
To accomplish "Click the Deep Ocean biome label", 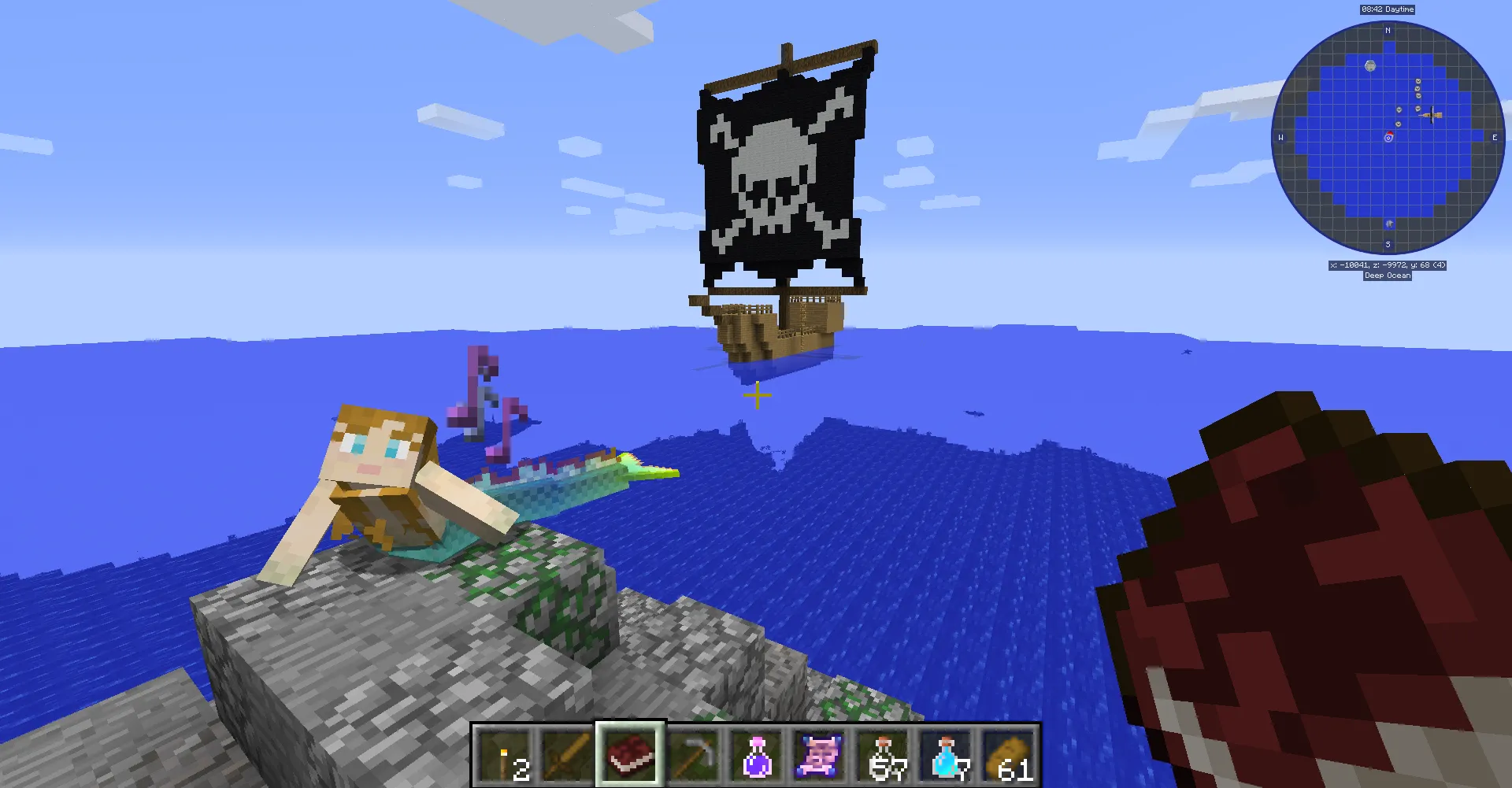I will pos(1388,275).
